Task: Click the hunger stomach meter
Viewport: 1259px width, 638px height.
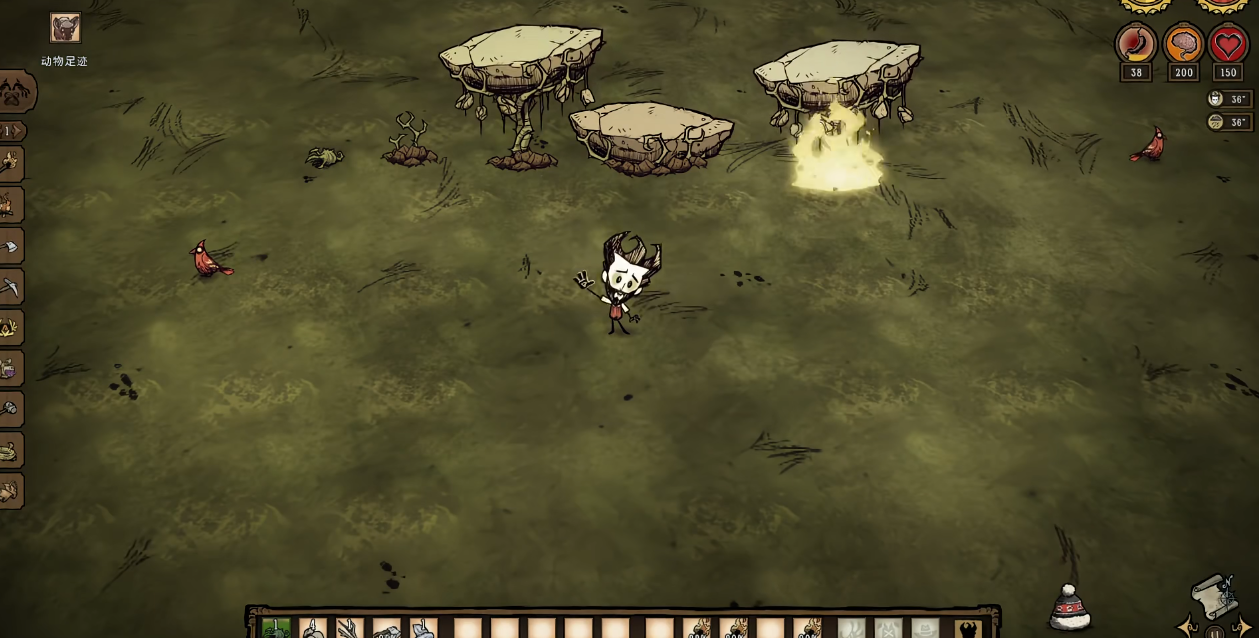Action: coord(1136,45)
